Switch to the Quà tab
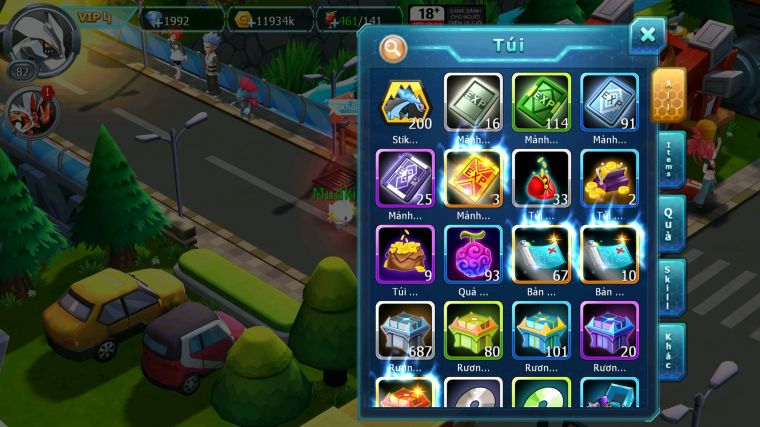The width and height of the screenshot is (760, 427). coord(669,223)
